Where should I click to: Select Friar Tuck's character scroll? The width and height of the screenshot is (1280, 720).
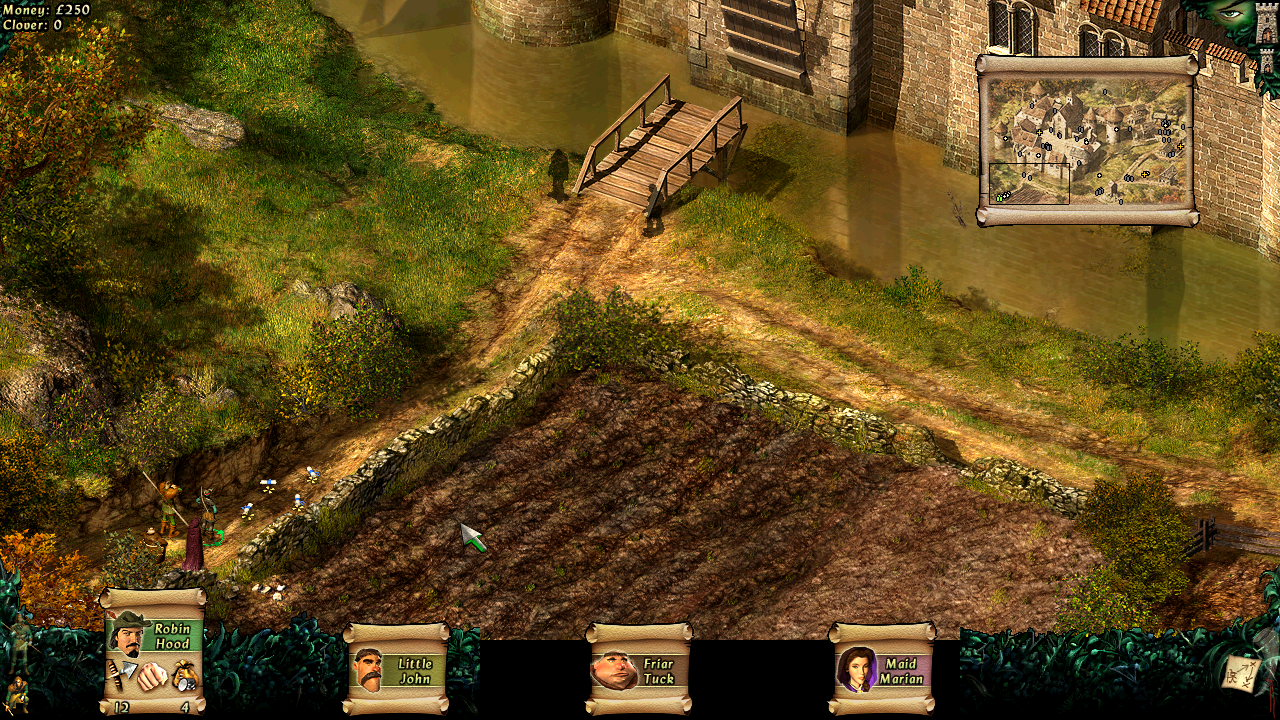coord(639,669)
